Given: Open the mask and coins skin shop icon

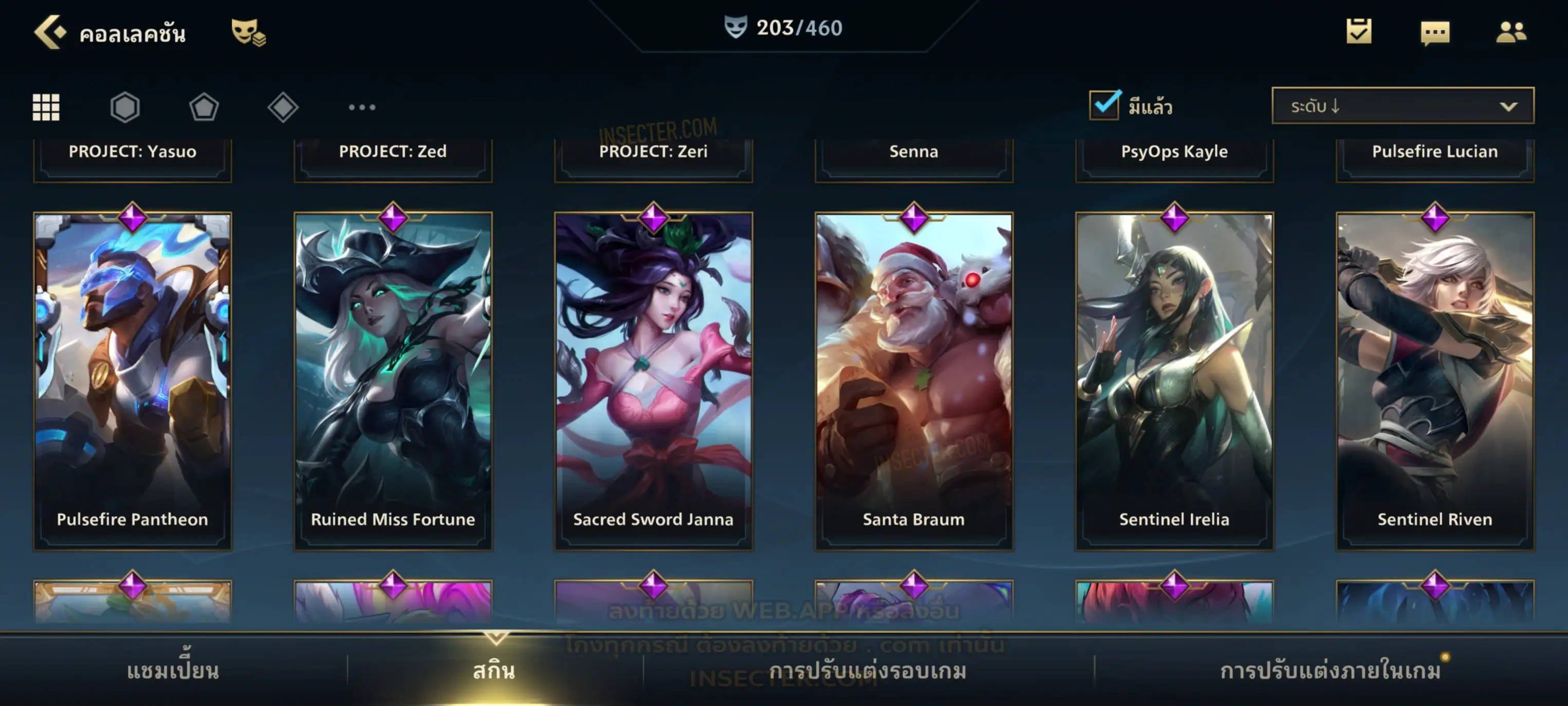Looking at the screenshot, I should pyautogui.click(x=248, y=32).
